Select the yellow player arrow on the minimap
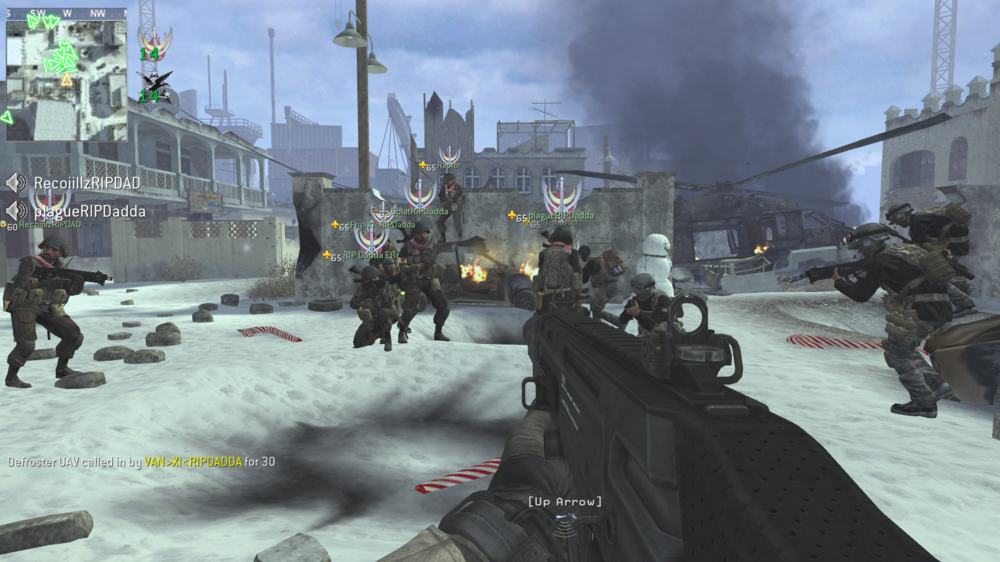This screenshot has height=562, width=1000. point(67,80)
